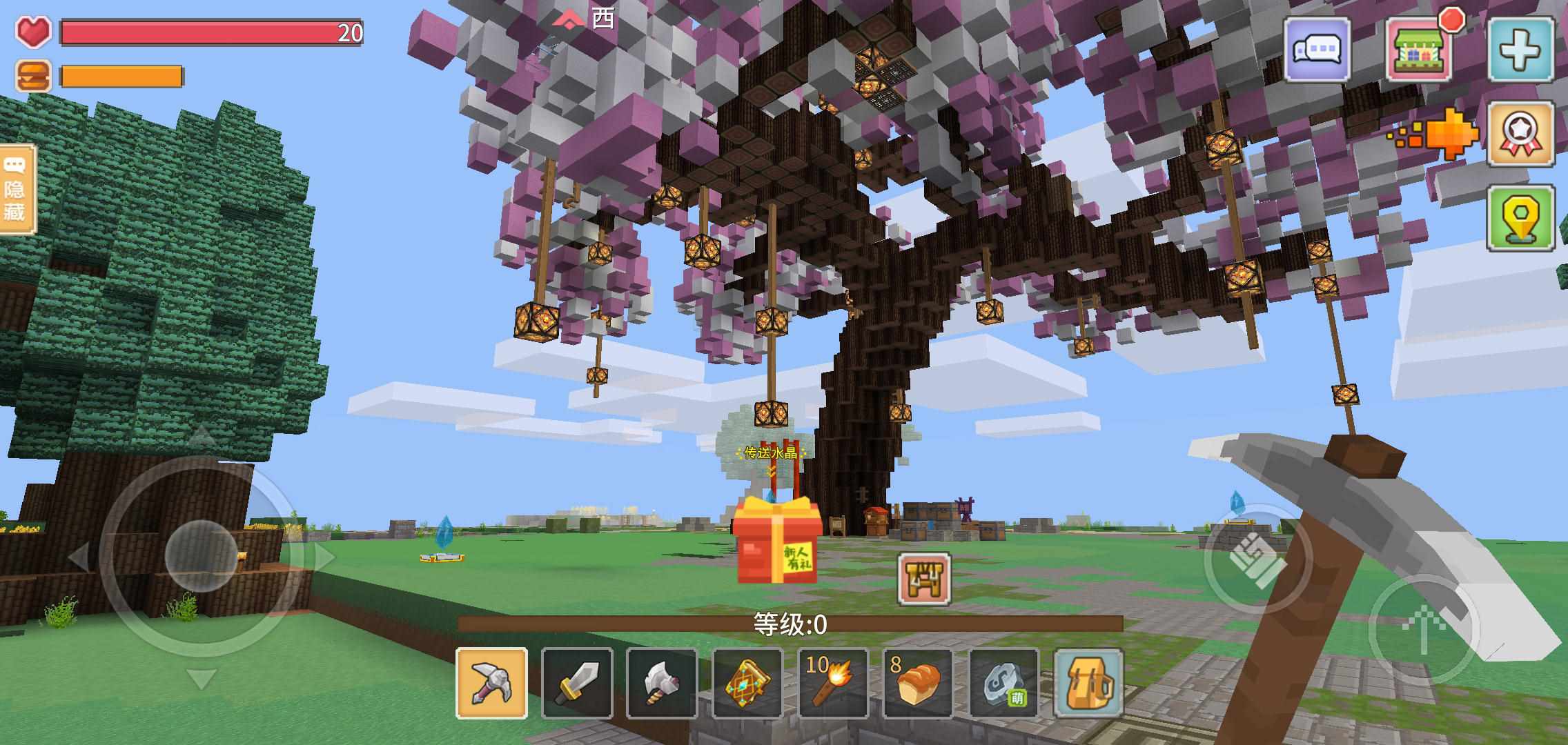1568x745 pixels.
Task: Tap the jump arrow button
Action: coord(1423,629)
